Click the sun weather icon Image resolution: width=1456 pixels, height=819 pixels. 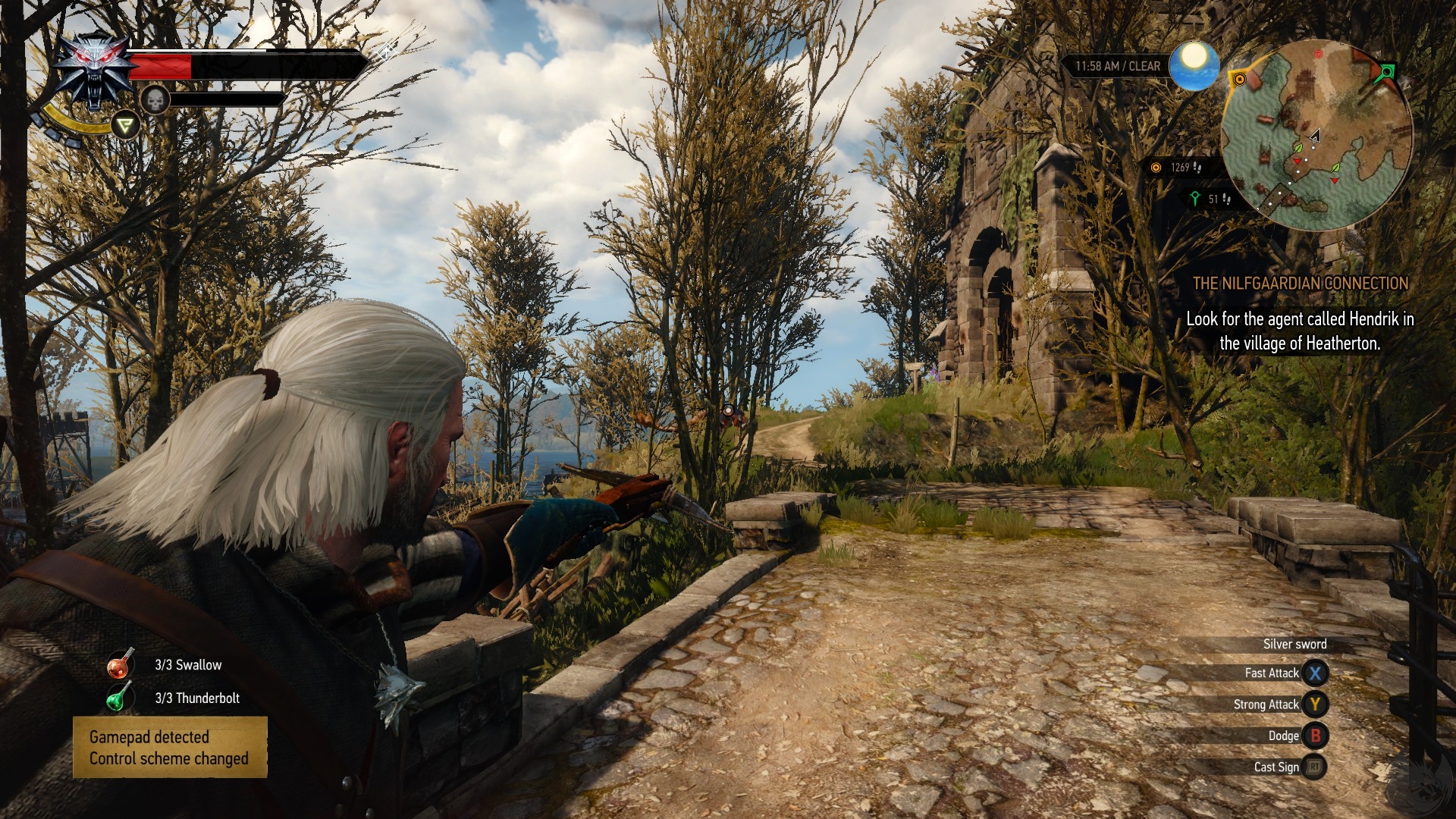click(1194, 64)
